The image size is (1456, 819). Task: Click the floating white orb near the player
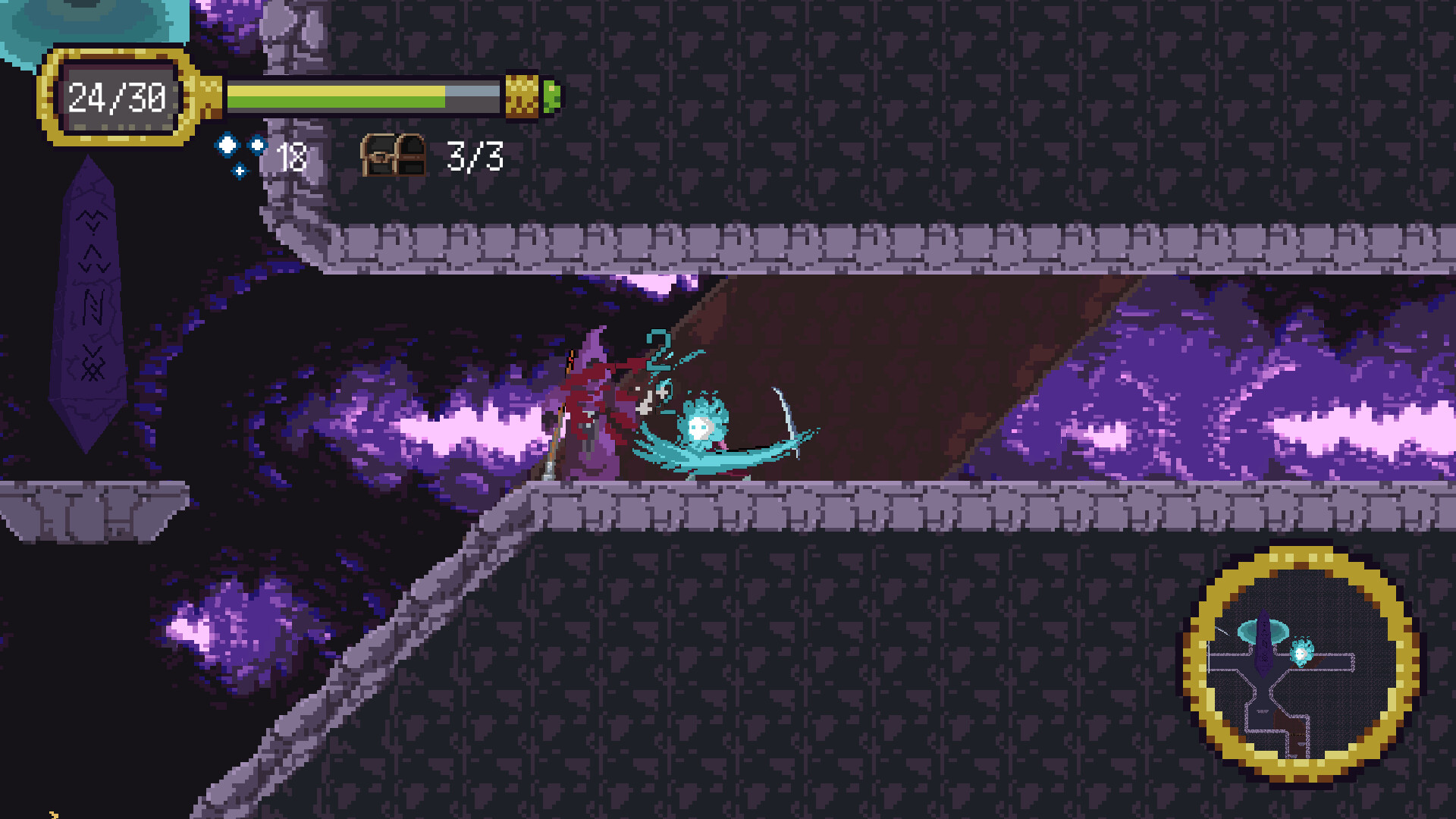699,428
